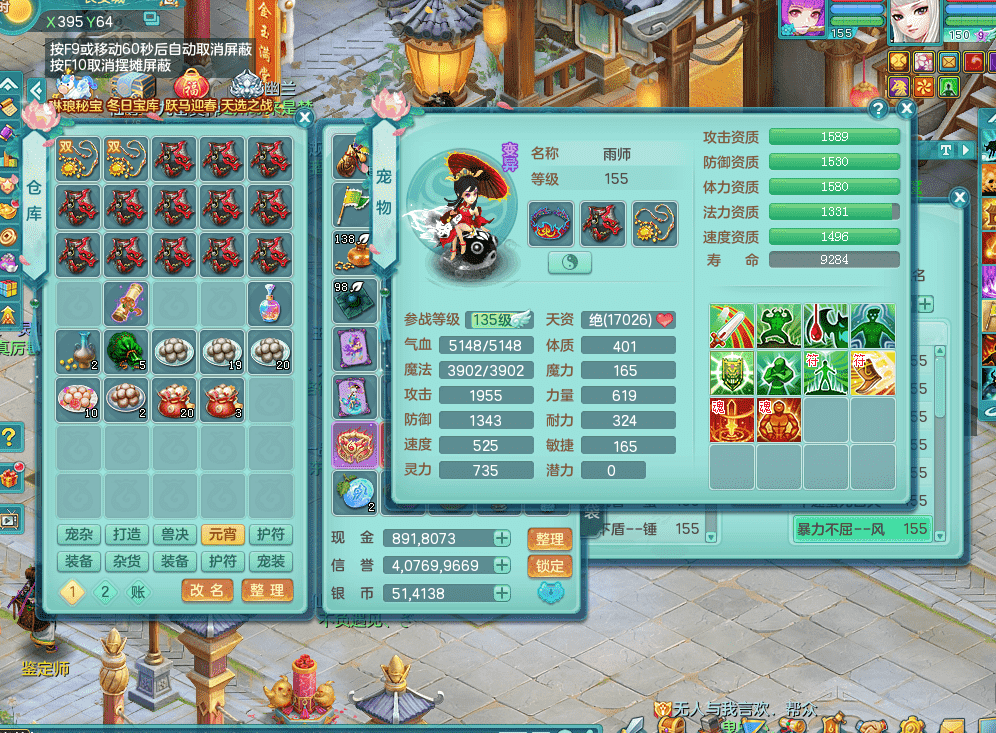
Task: Choose the 兽决 warehouse category
Action: (175, 535)
